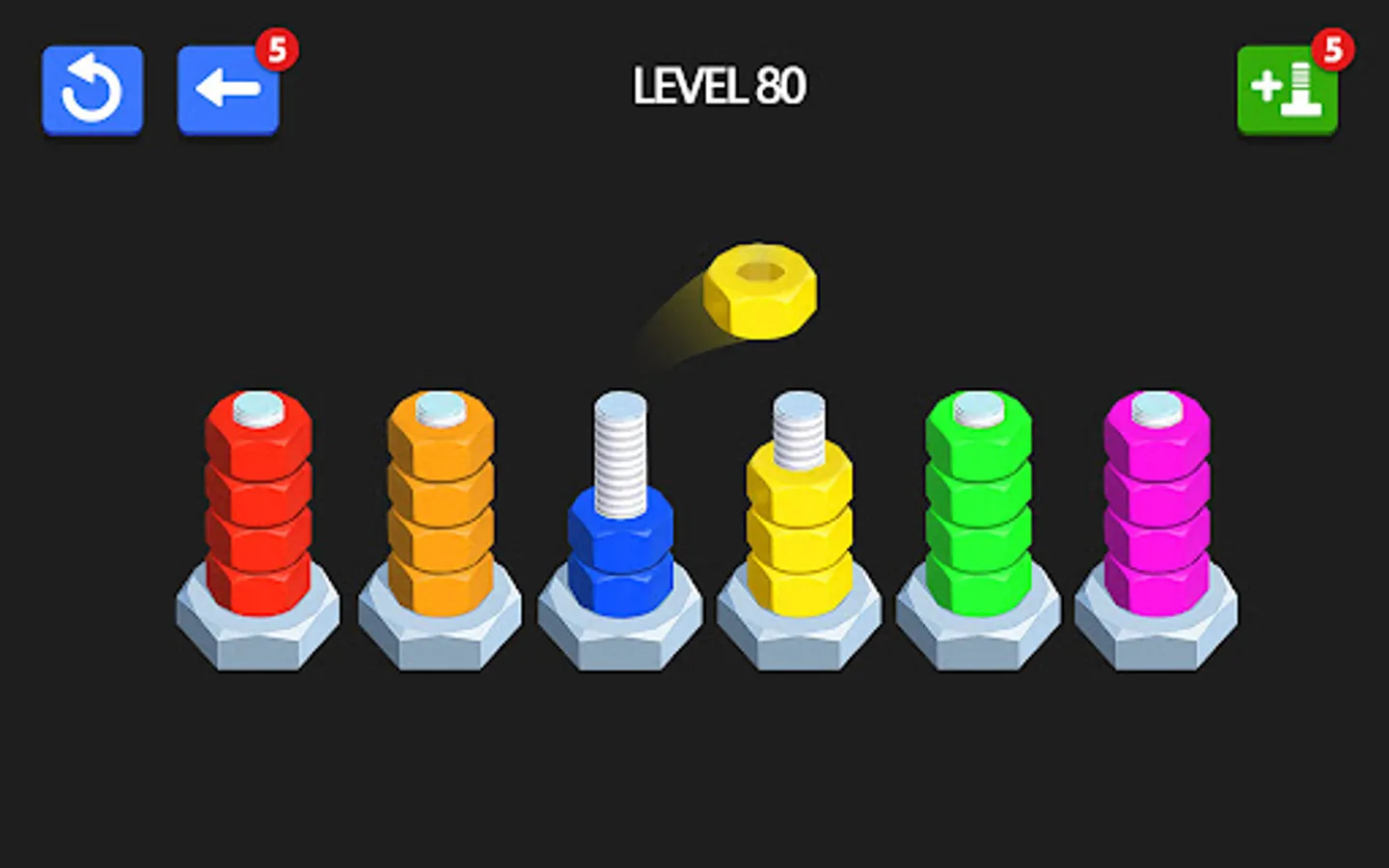Select the undo move arrow icon
1389x868 pixels.
pyautogui.click(x=227, y=90)
